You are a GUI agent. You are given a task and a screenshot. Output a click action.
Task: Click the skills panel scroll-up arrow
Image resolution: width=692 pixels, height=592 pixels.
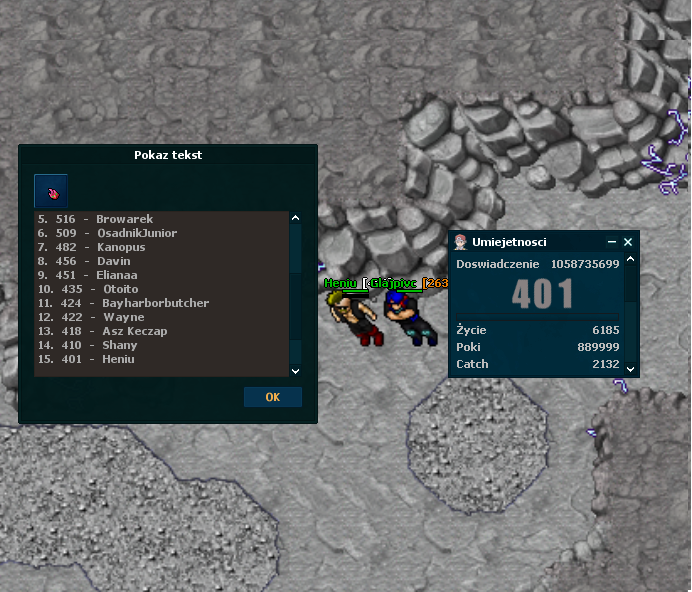pyautogui.click(x=629, y=263)
